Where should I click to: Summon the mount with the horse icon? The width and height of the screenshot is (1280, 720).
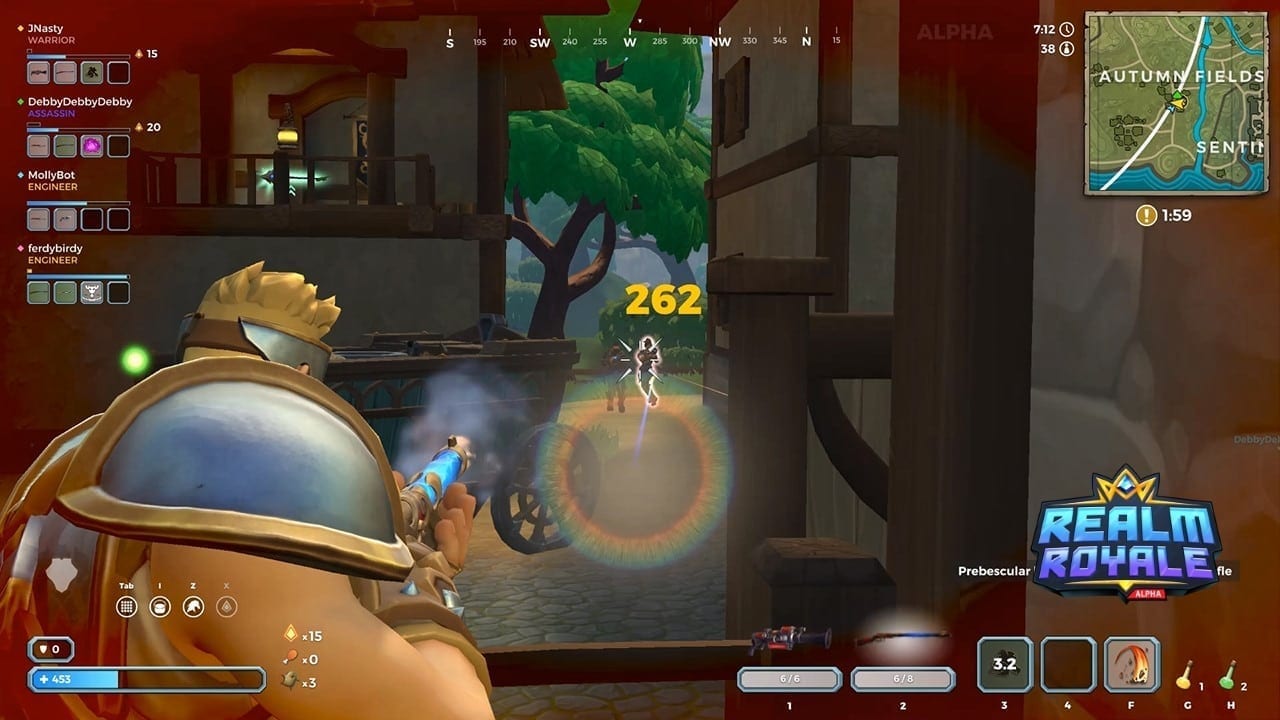194,606
